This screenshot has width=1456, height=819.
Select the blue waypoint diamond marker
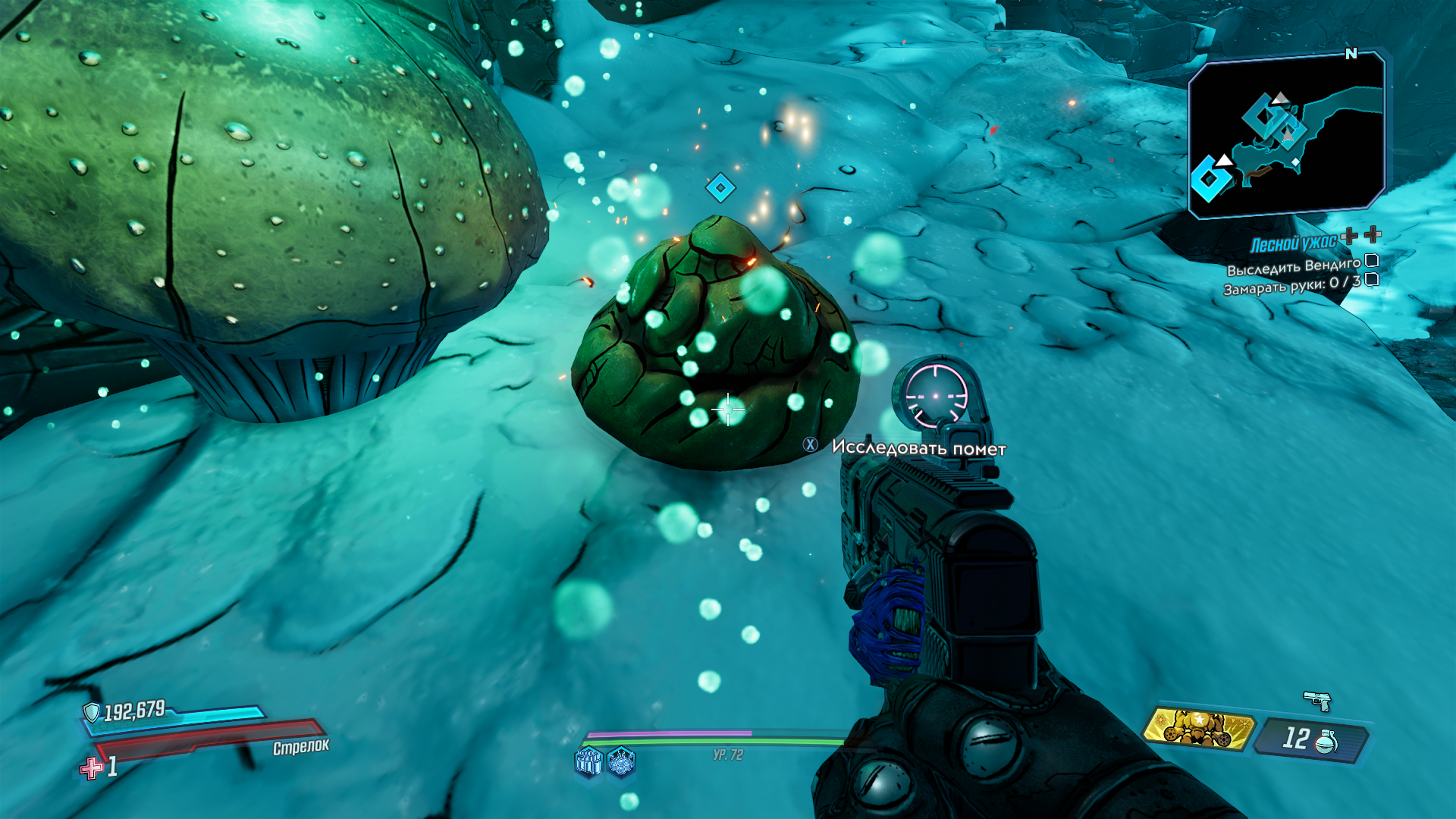pos(720,187)
